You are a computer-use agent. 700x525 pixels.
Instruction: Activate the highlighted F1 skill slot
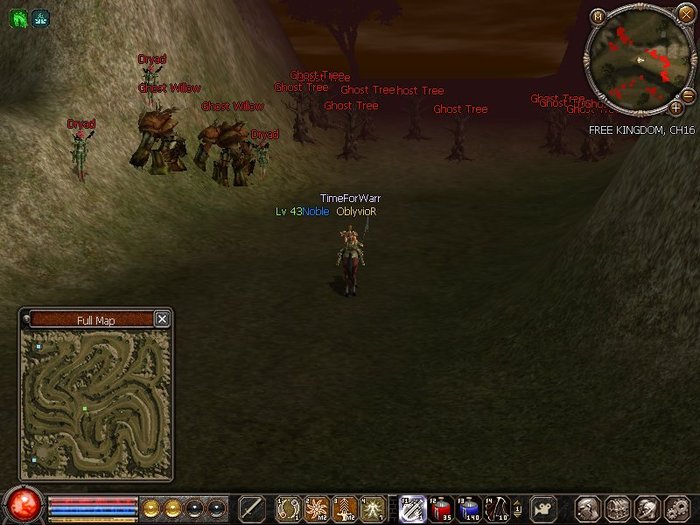click(x=412, y=508)
